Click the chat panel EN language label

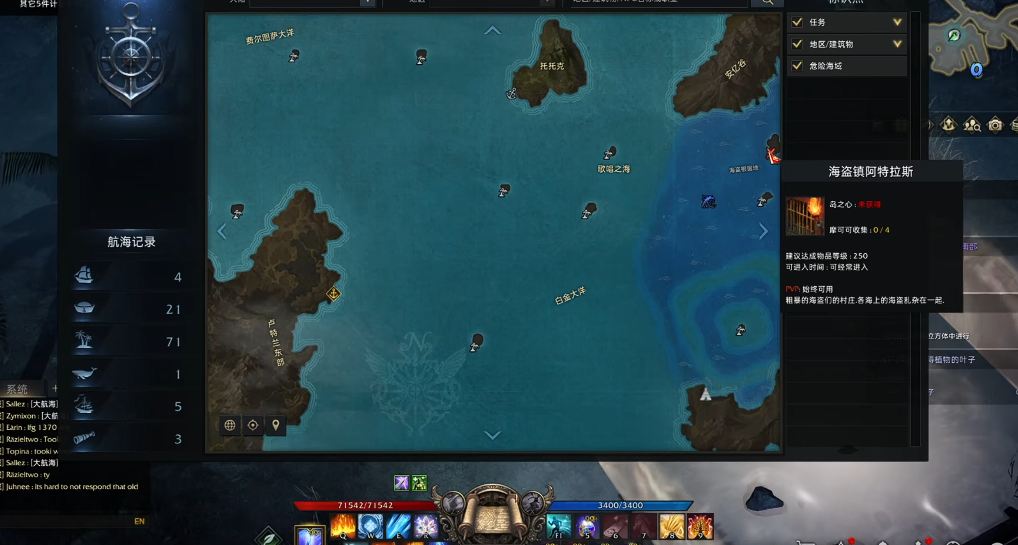click(x=140, y=521)
